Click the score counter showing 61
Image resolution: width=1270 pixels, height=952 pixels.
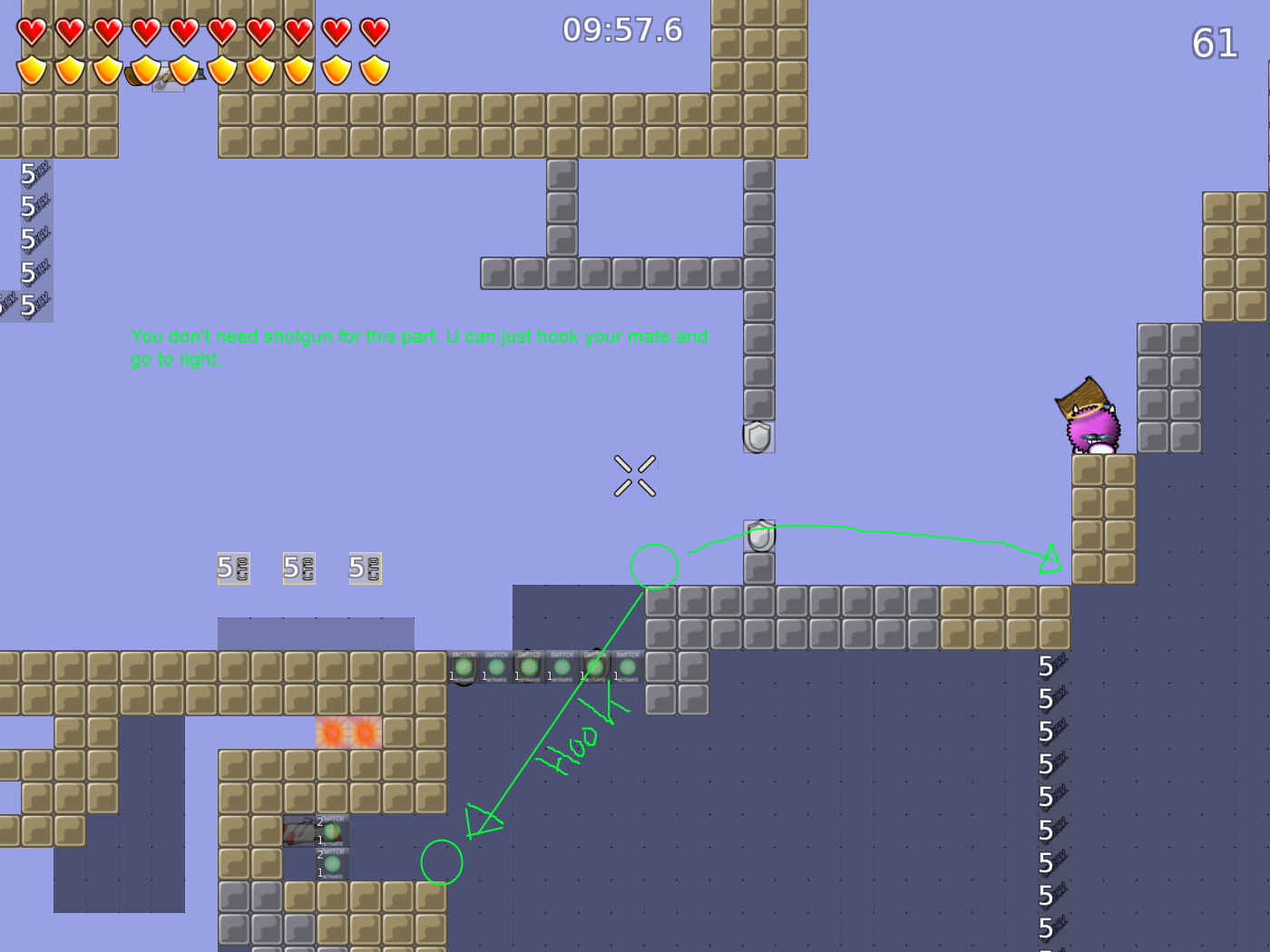click(1216, 44)
